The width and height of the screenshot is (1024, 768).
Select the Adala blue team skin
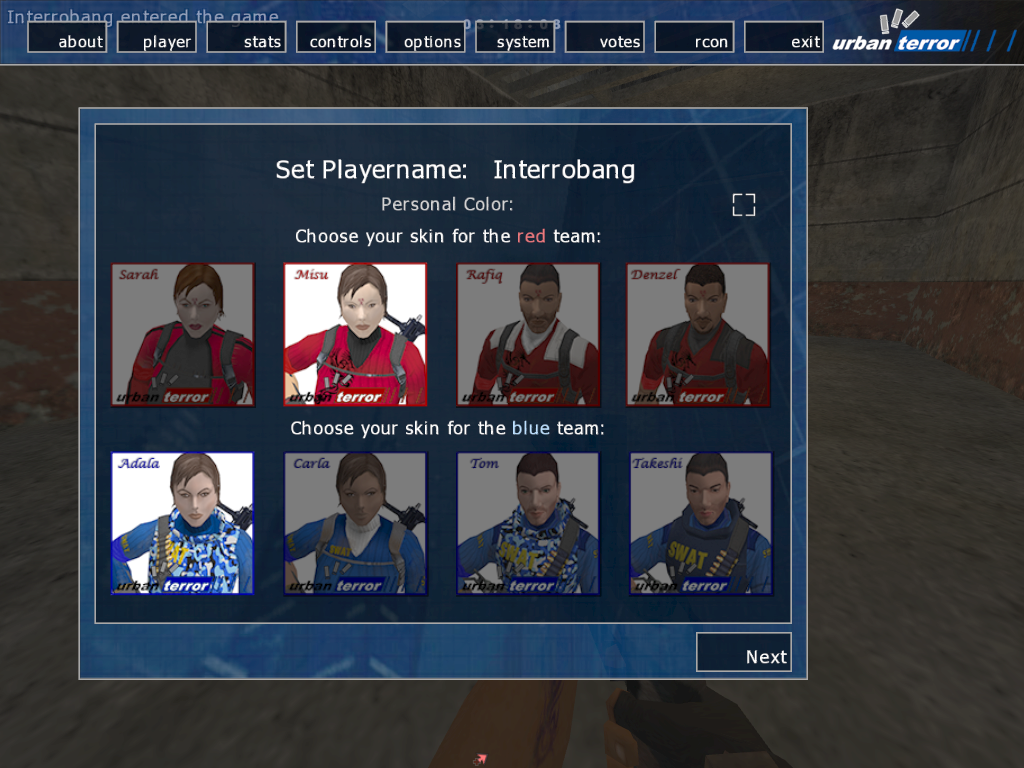click(x=183, y=523)
